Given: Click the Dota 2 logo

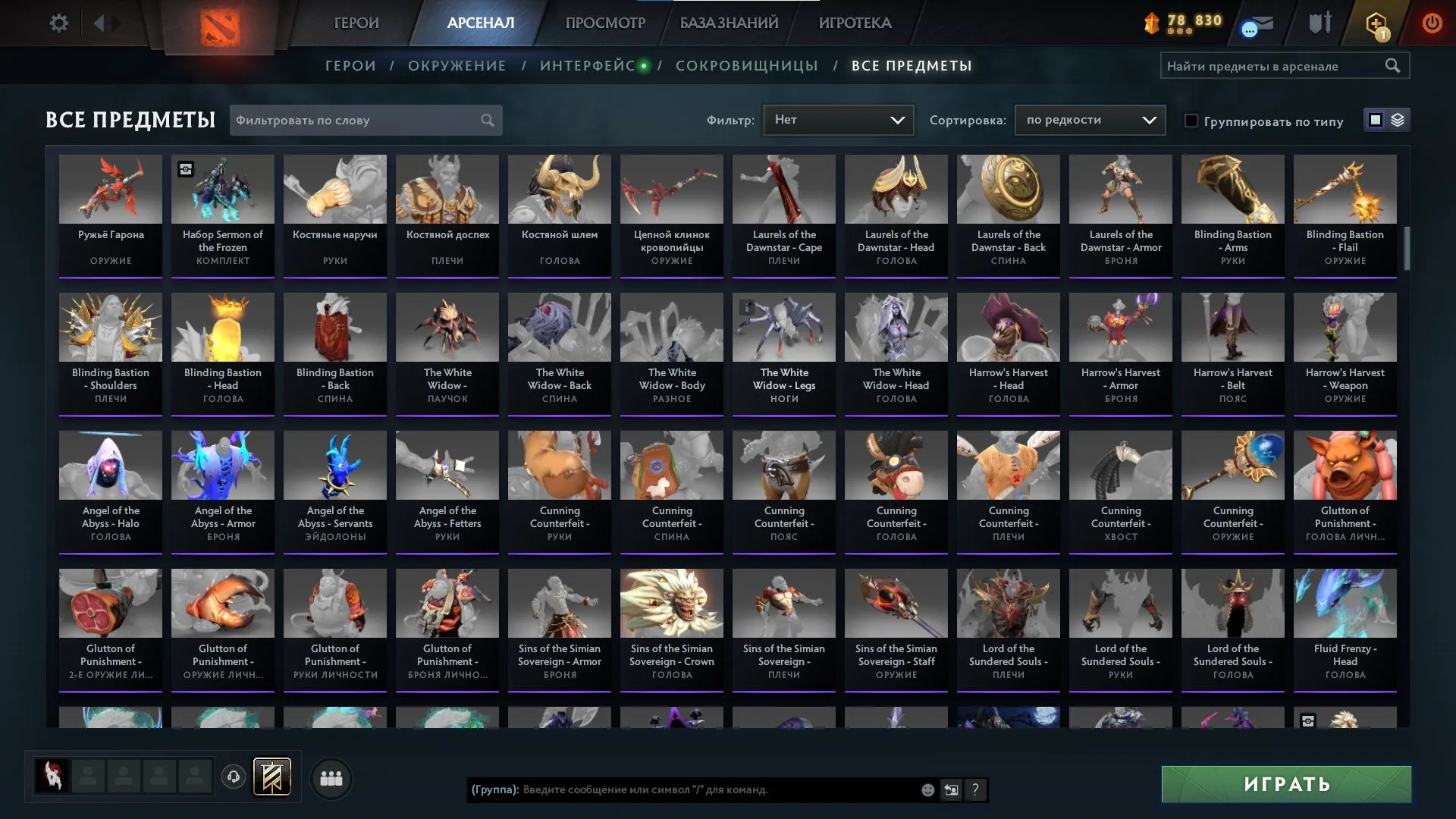Looking at the screenshot, I should [221, 23].
